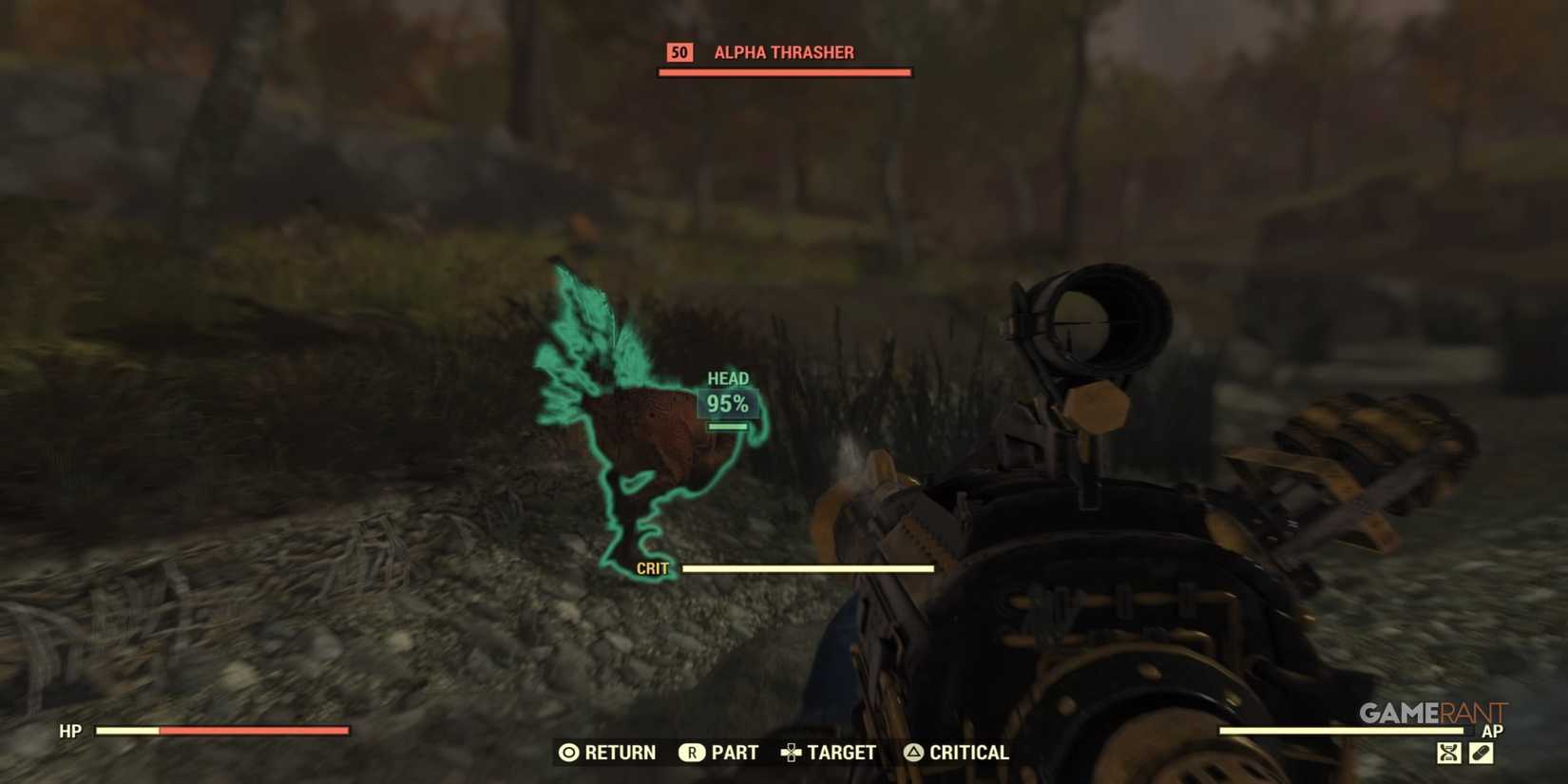Select the DNA mutation status icon
Image resolution: width=1568 pixels, height=784 pixels.
1447,754
